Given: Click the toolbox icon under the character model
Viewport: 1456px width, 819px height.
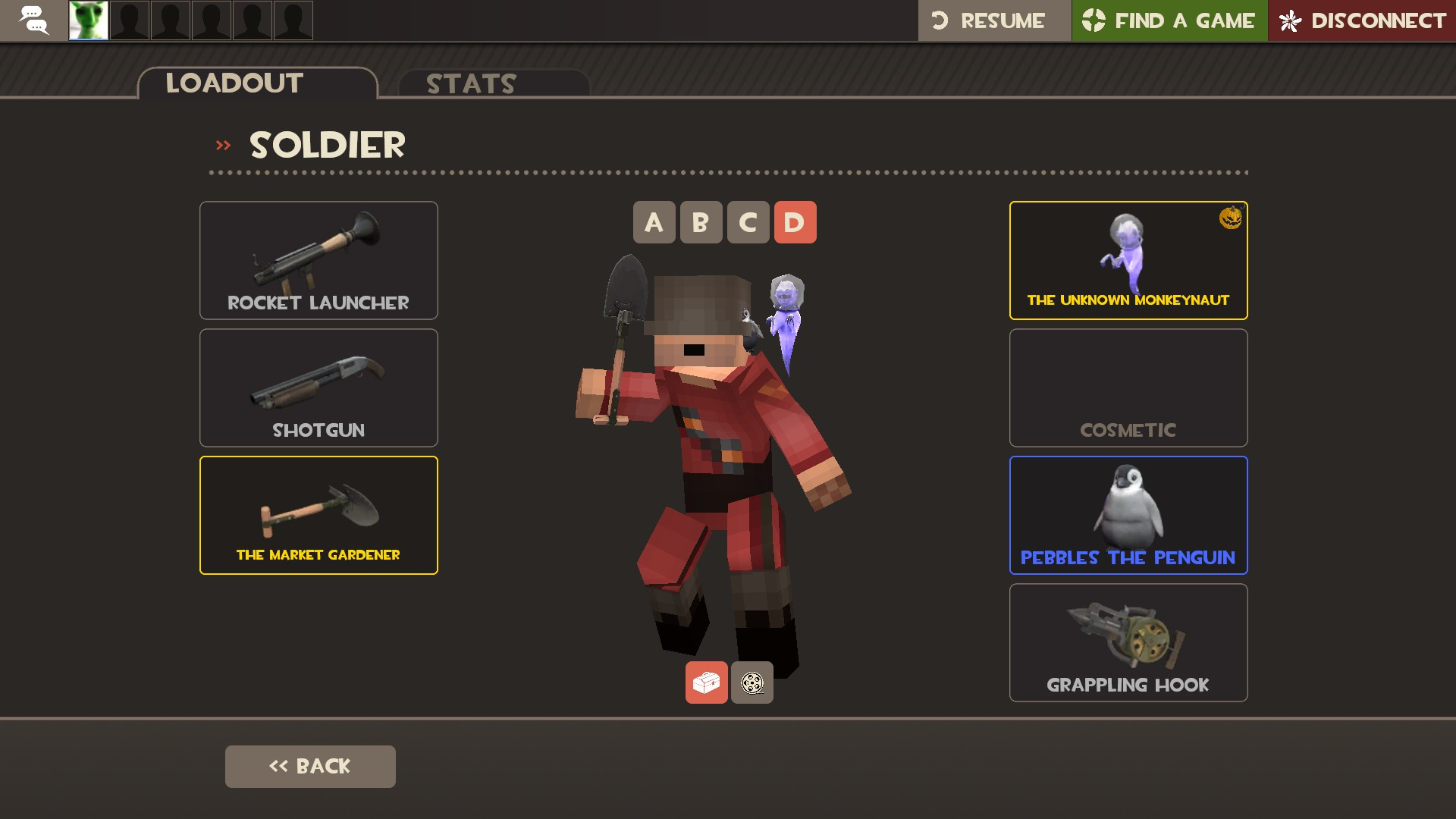Looking at the screenshot, I should [705, 682].
